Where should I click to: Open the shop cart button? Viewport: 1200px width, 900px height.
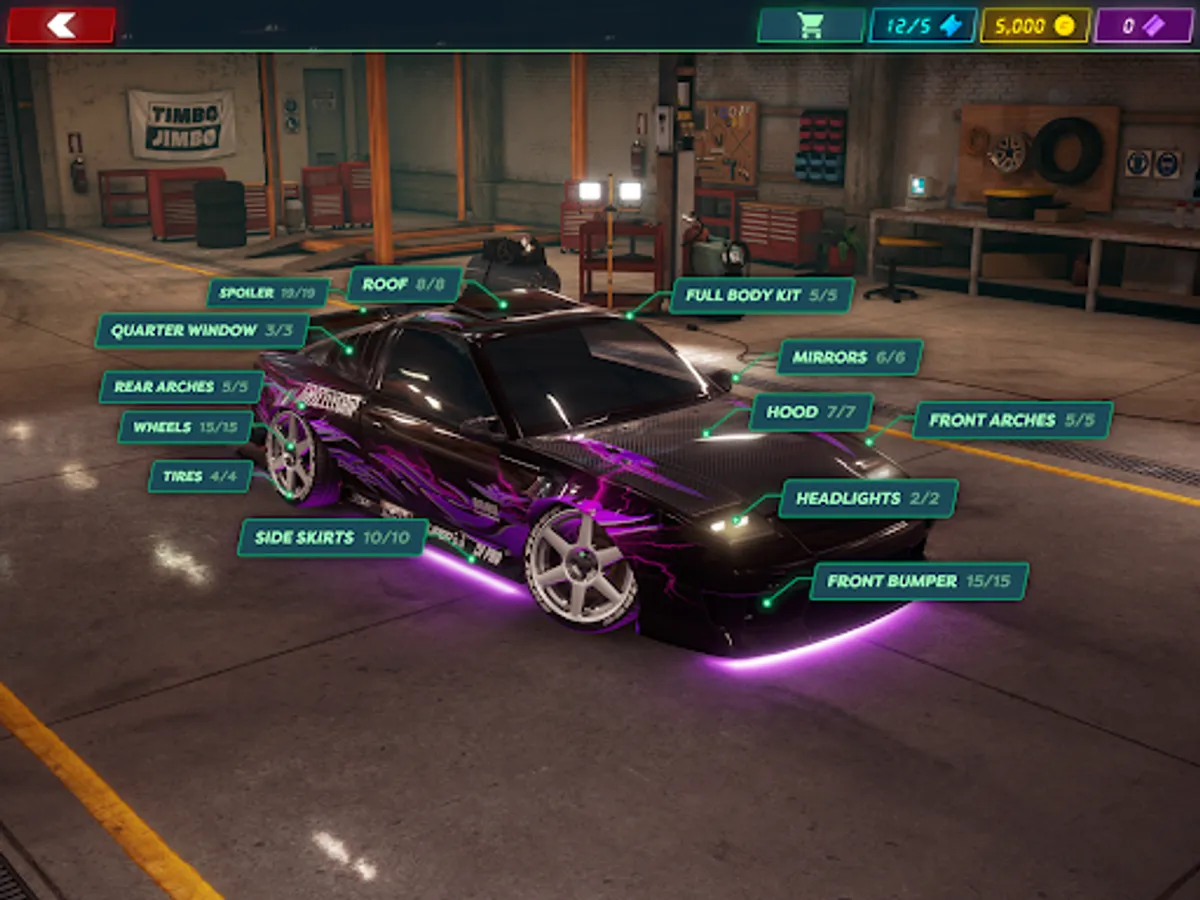[x=811, y=25]
